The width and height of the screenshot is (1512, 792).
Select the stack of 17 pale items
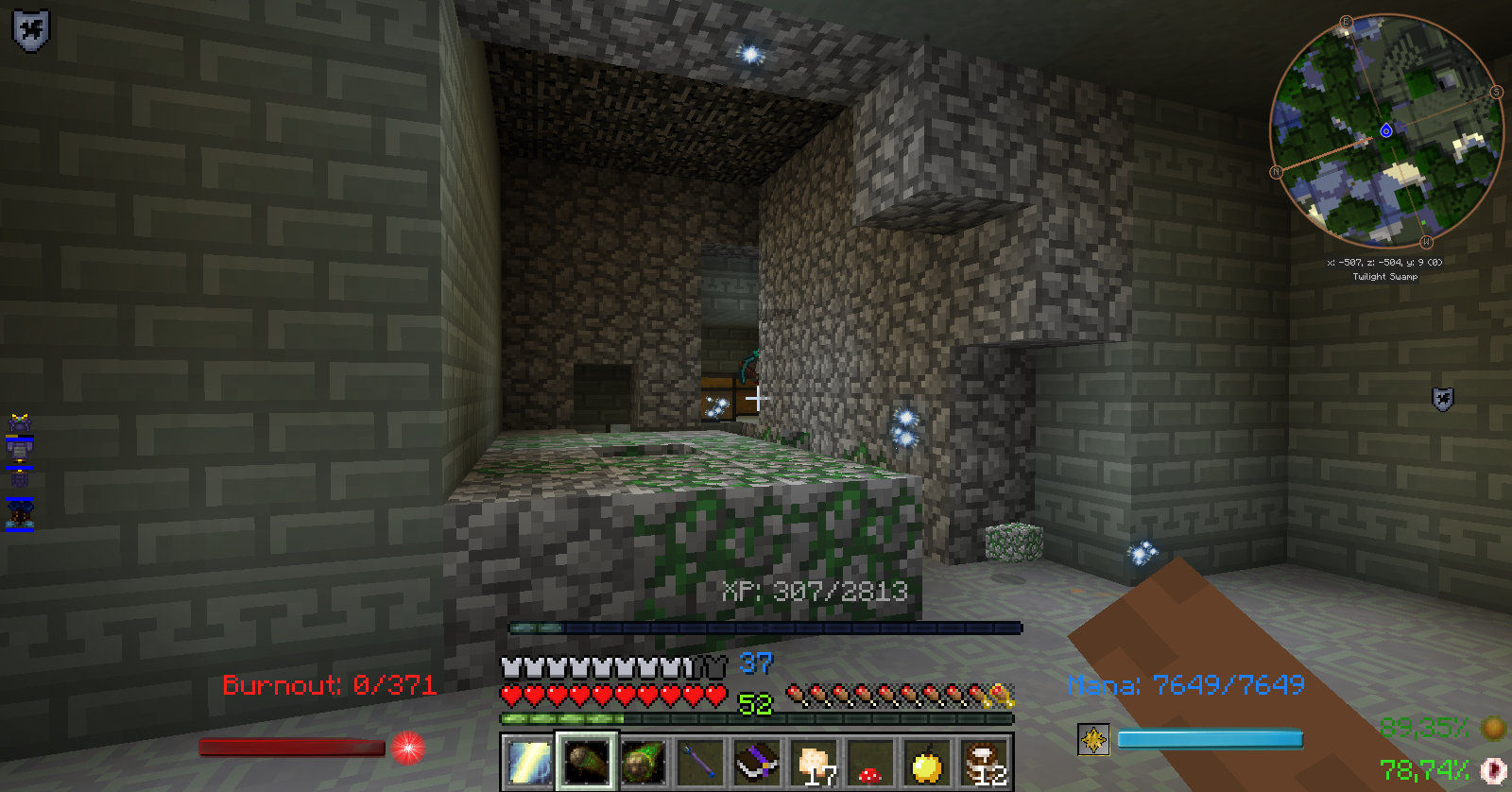(815, 762)
